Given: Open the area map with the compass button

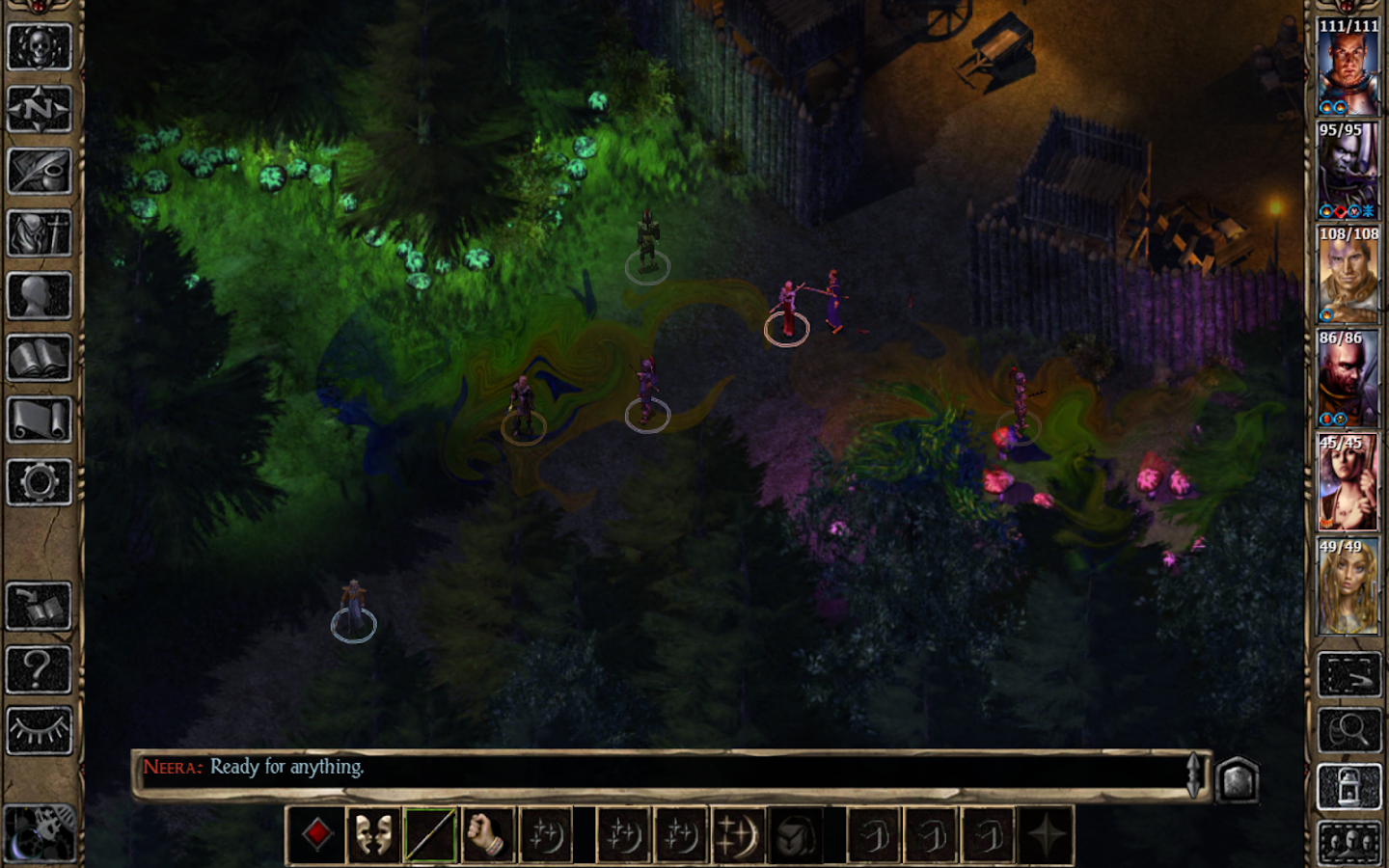Looking at the screenshot, I should 40,108.
